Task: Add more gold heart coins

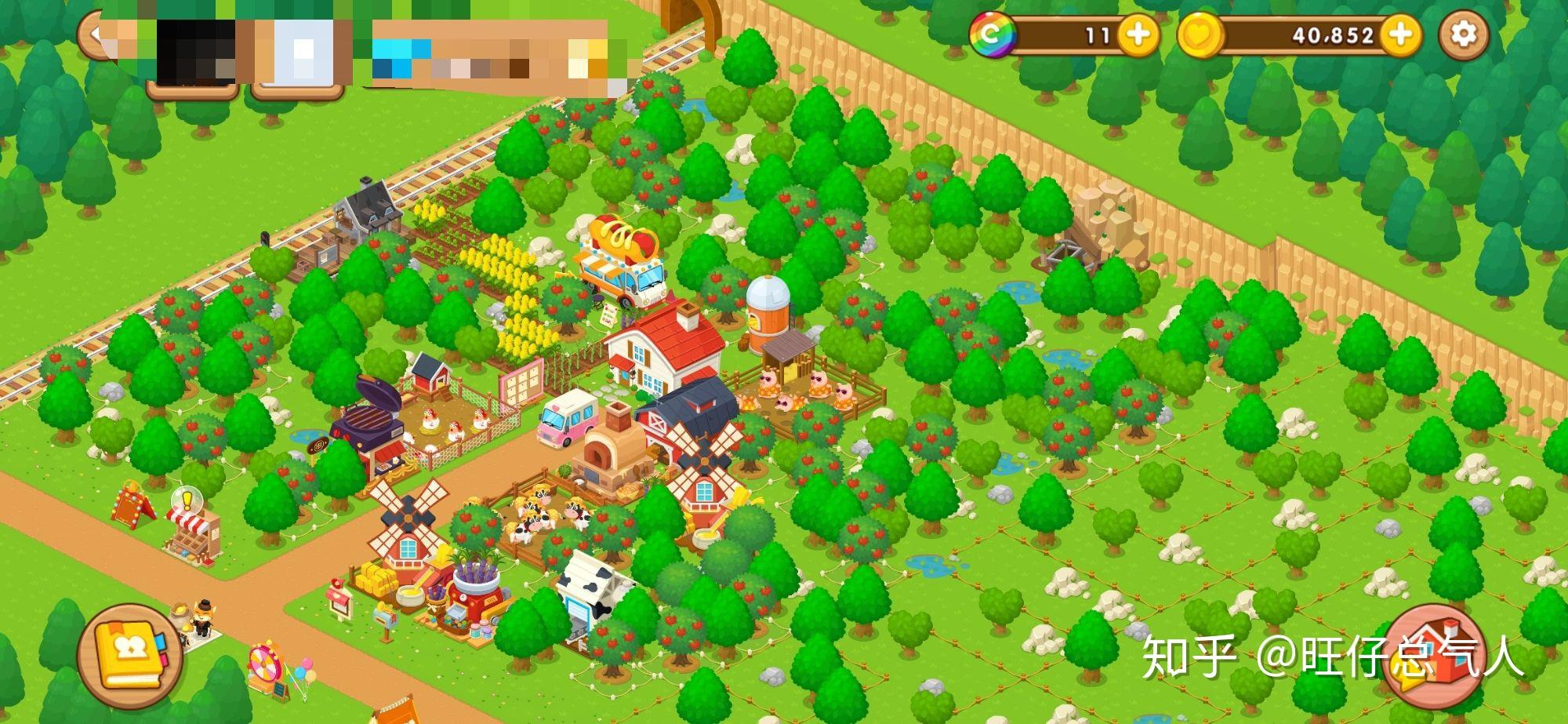Action: pyautogui.click(x=1400, y=35)
